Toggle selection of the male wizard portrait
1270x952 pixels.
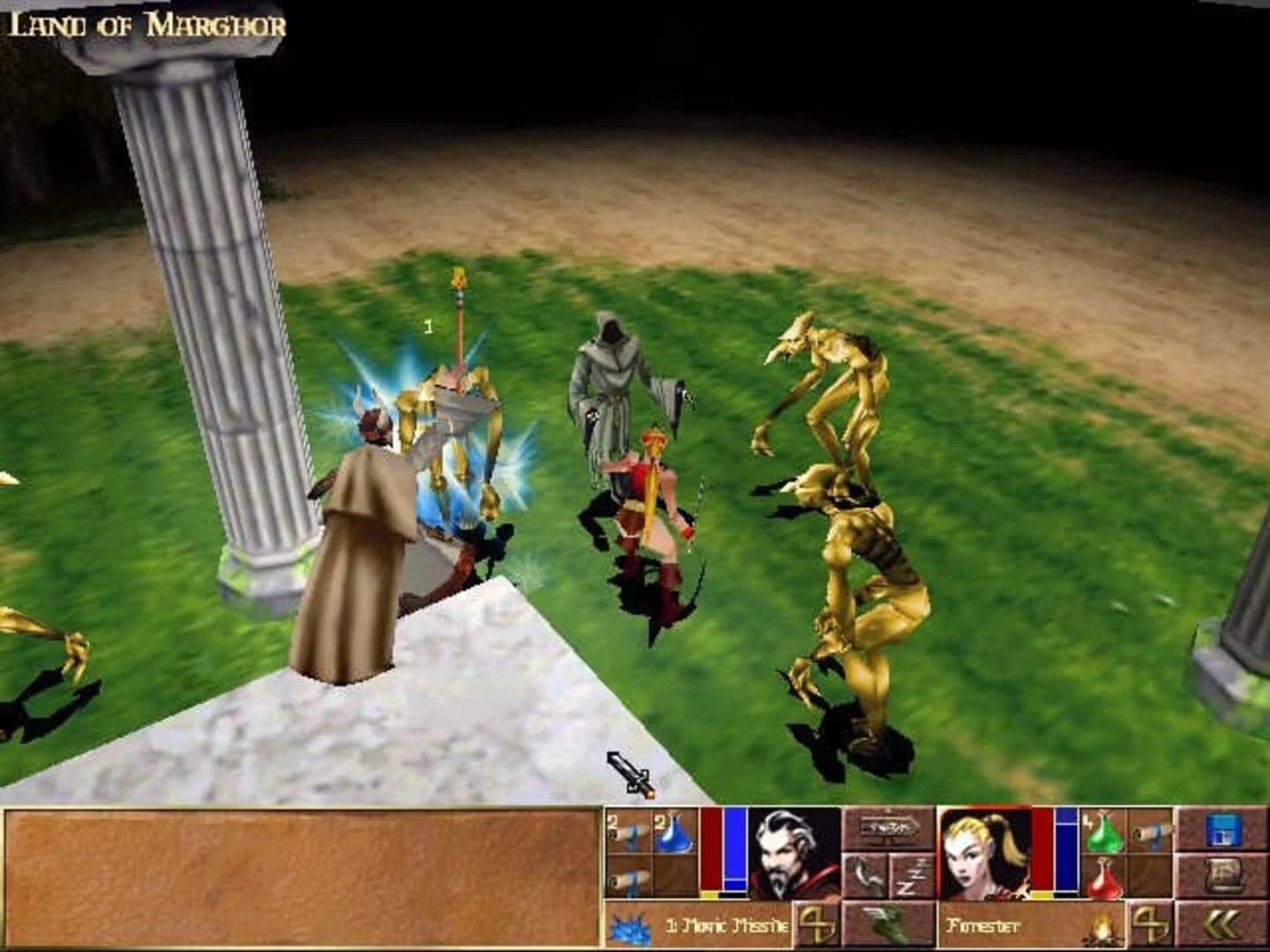pyautogui.click(x=786, y=853)
